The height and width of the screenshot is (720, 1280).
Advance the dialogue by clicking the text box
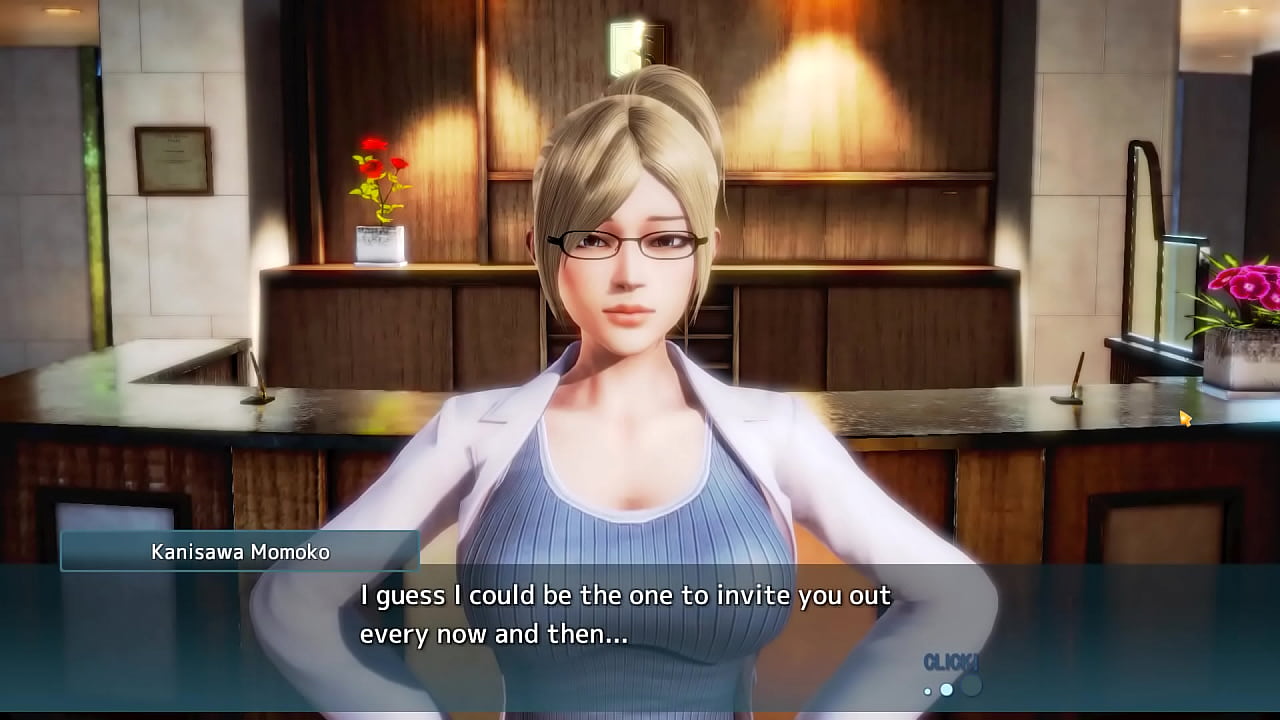point(624,615)
